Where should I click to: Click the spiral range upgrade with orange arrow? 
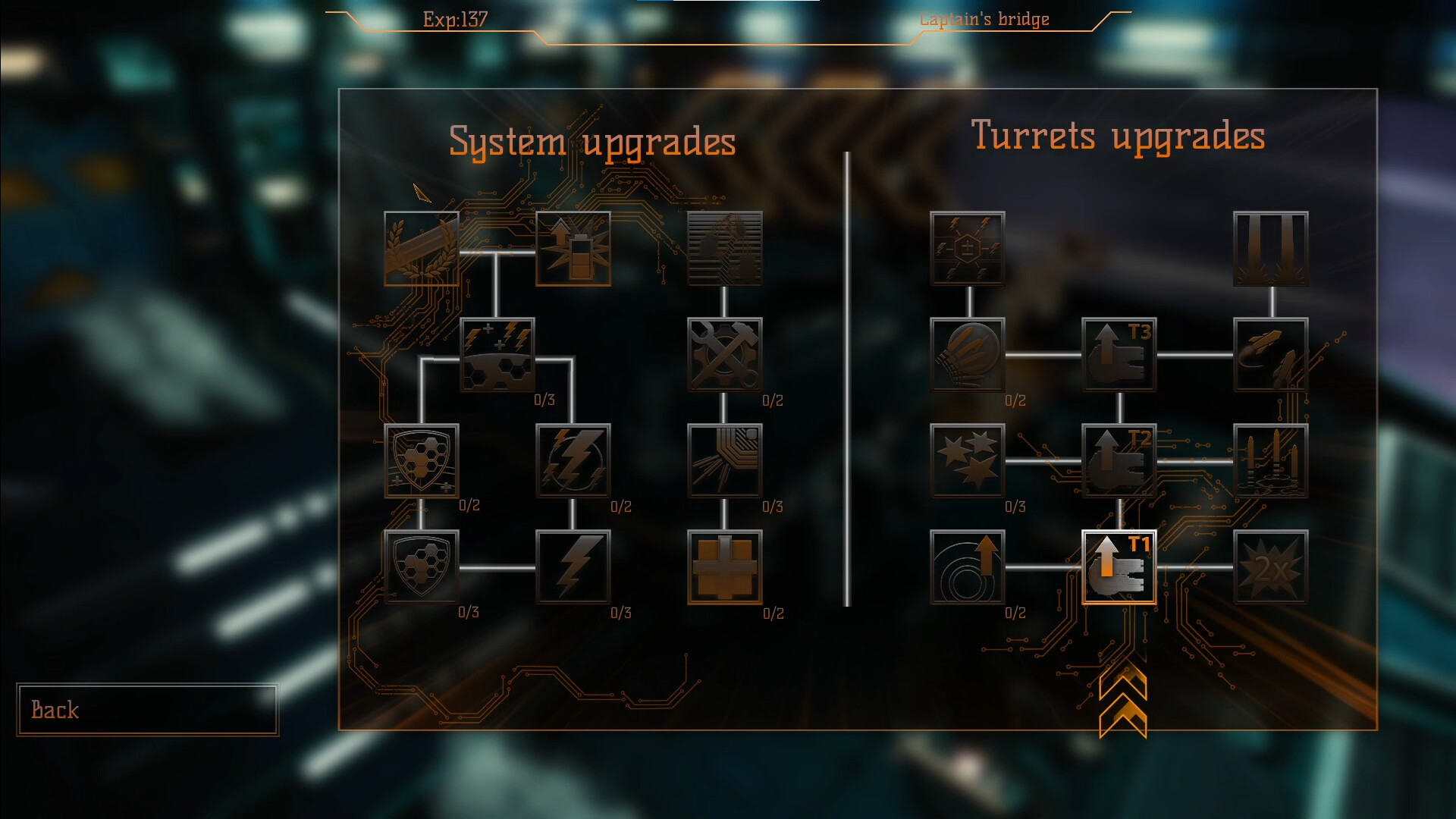click(x=968, y=567)
